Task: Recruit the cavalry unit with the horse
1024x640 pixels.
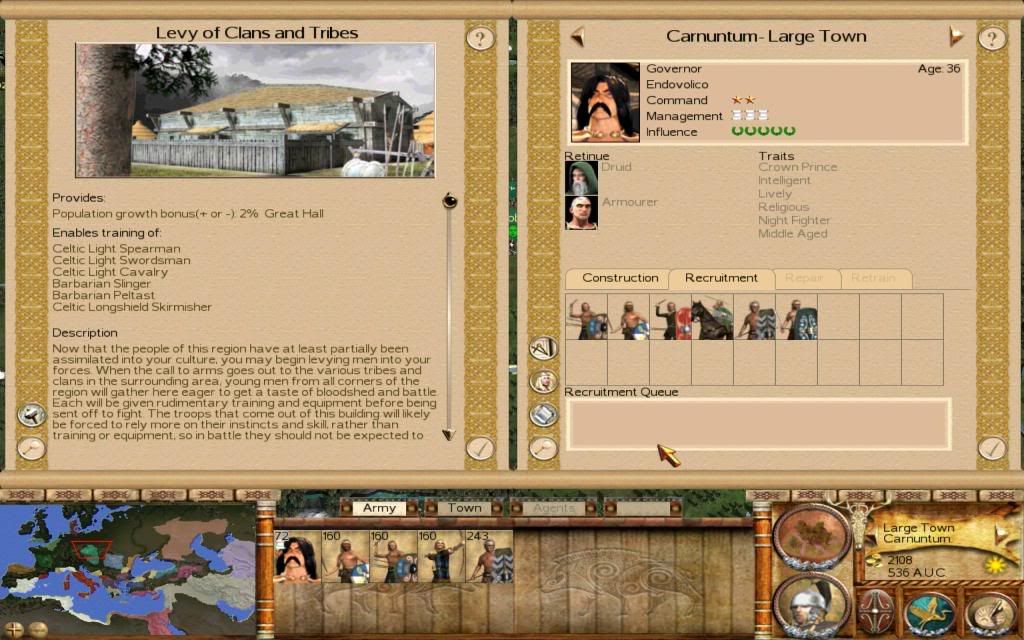Action: click(712, 317)
